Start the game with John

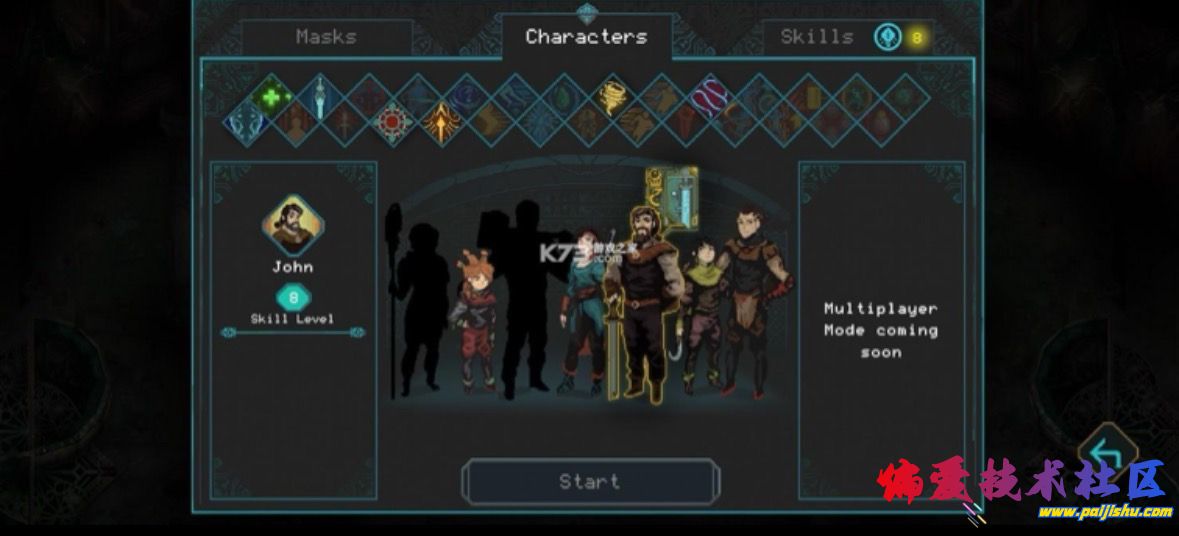[590, 482]
